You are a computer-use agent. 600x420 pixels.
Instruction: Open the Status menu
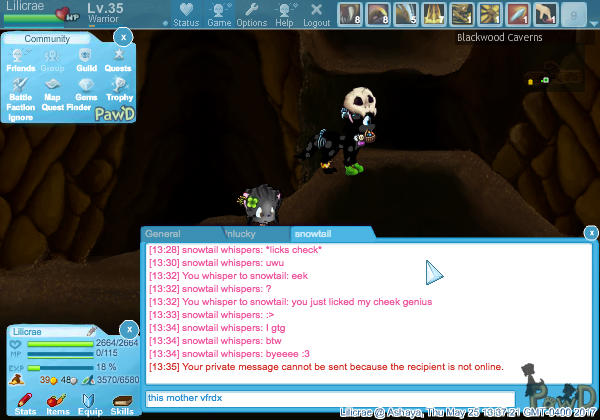(186, 14)
